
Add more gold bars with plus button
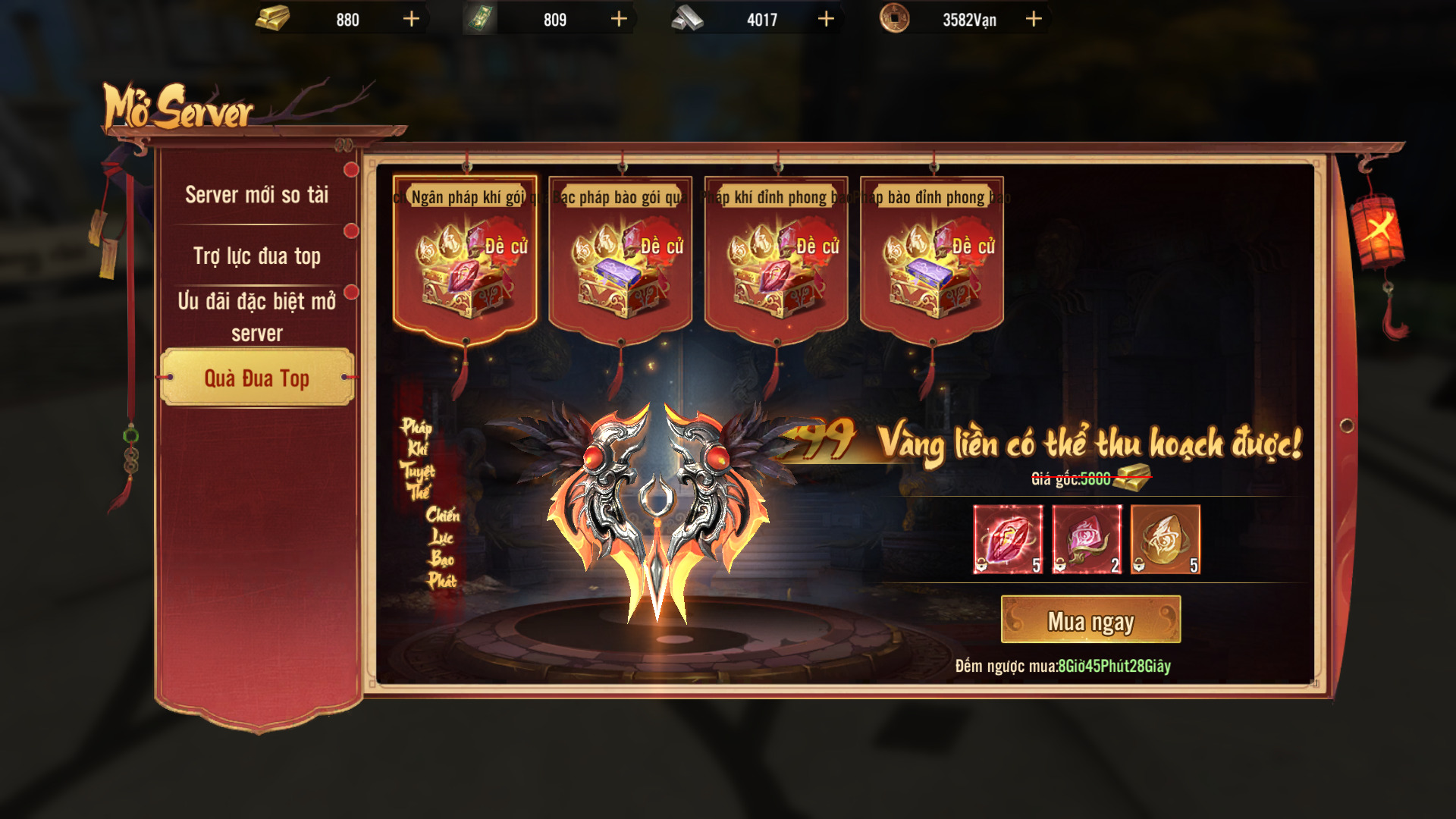[x=411, y=19]
